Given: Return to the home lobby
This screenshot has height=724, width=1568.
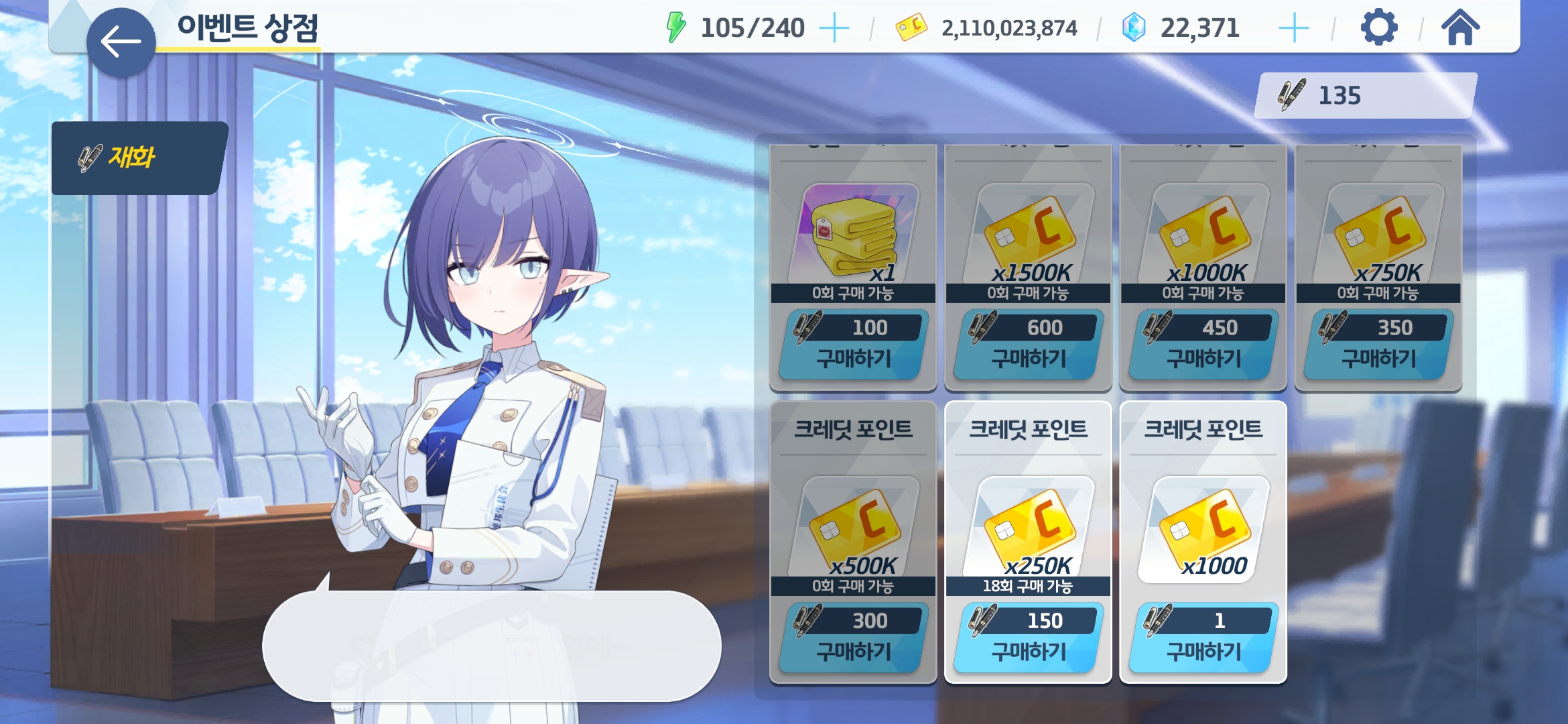Looking at the screenshot, I should tap(1460, 28).
